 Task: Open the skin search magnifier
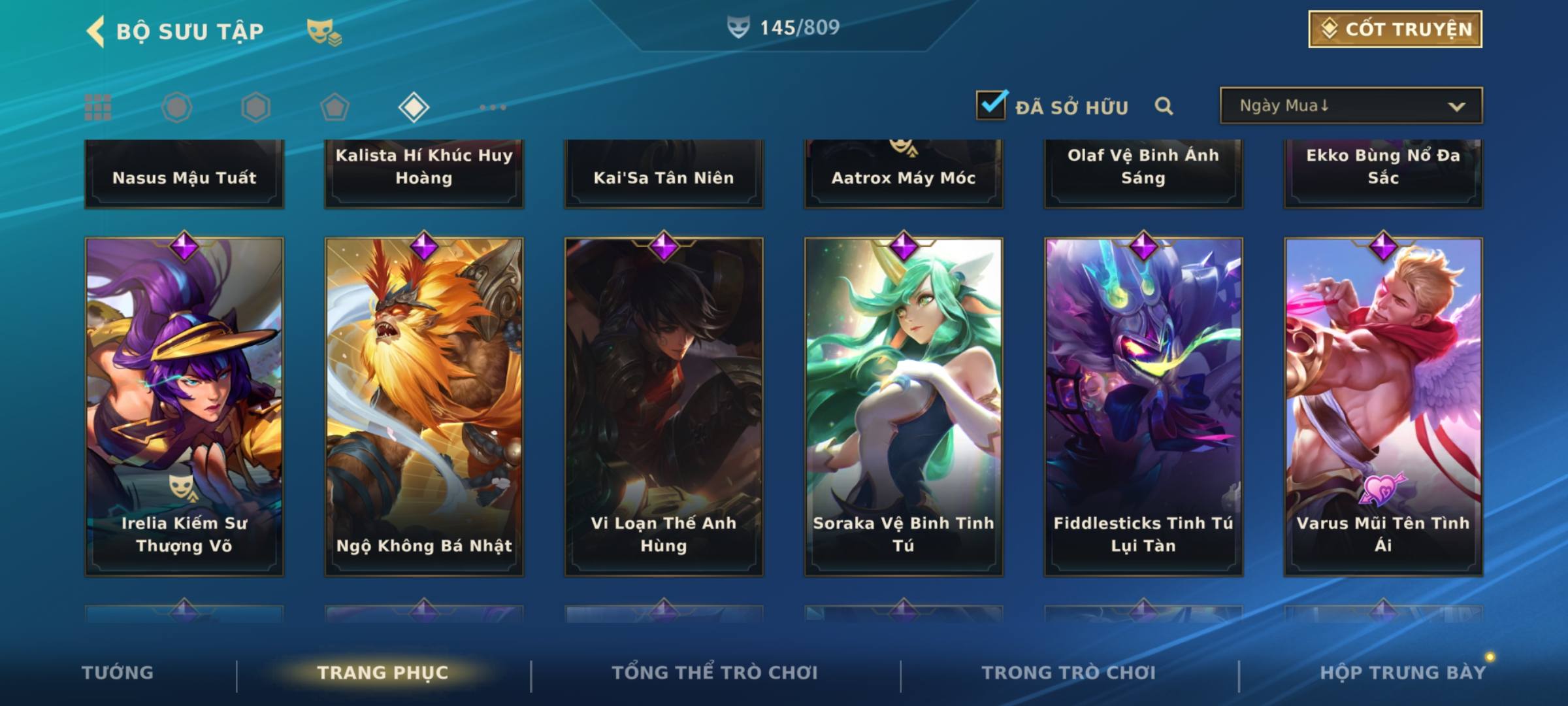[1164, 106]
